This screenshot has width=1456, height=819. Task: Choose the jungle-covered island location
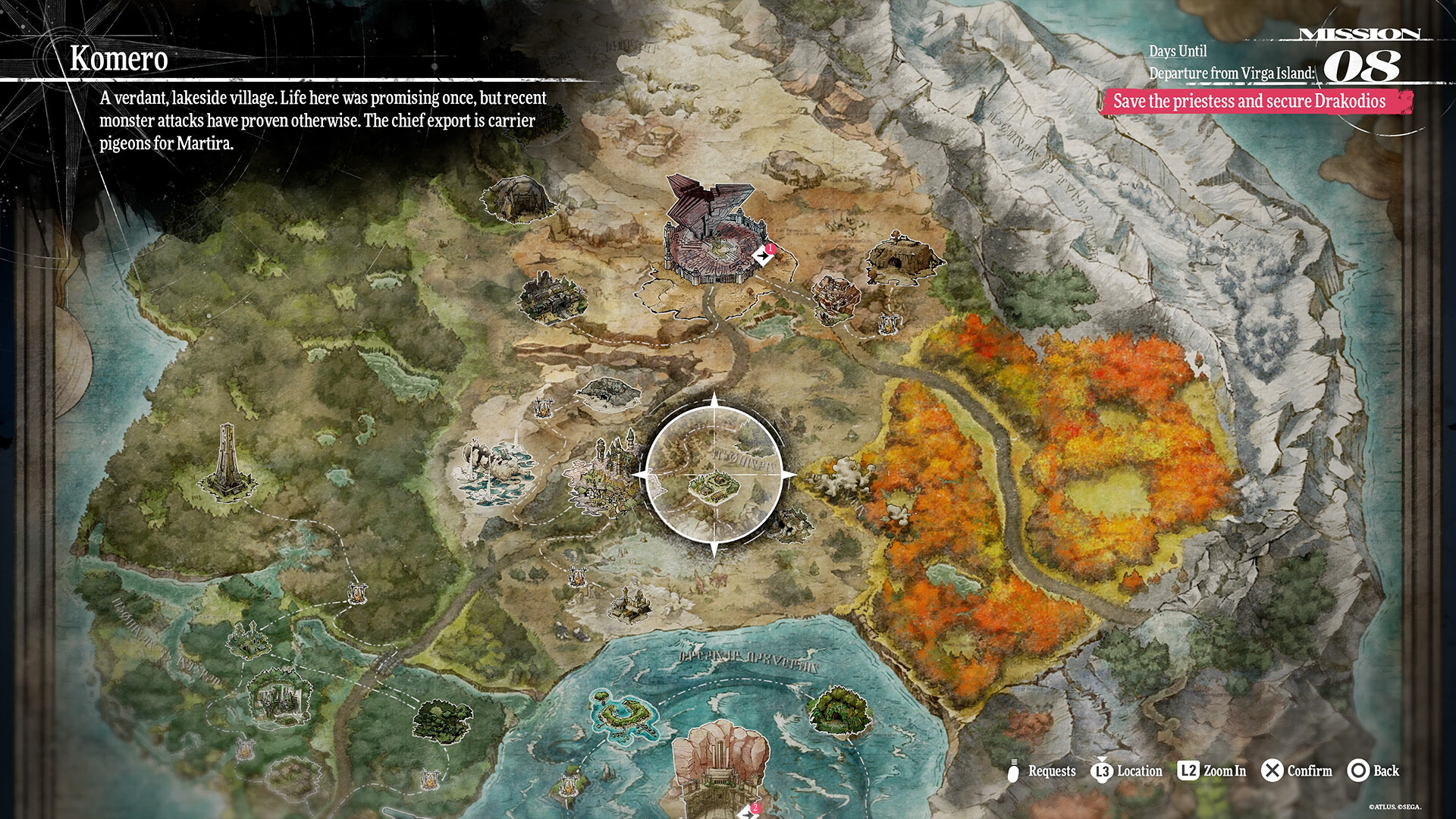(x=837, y=709)
